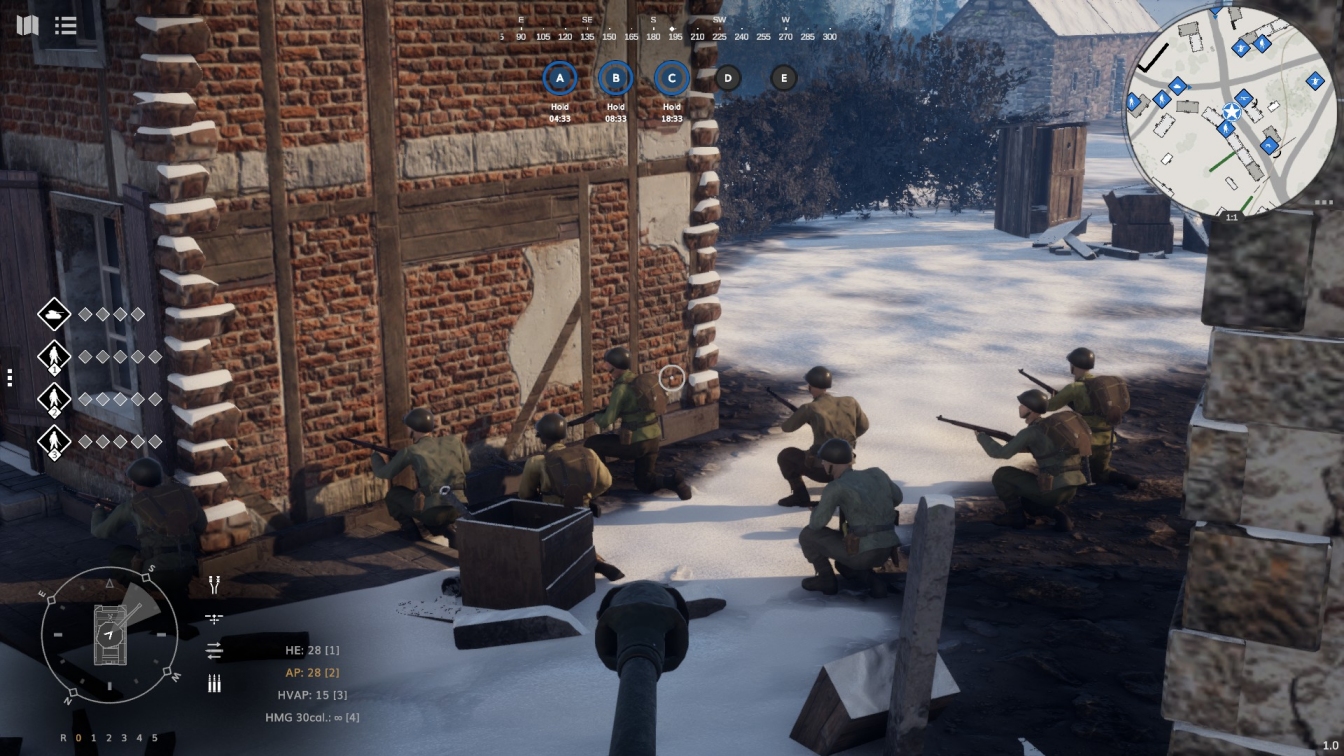Switch to the HMG 30cal. weapon
This screenshot has width=1344, height=756.
point(312,717)
